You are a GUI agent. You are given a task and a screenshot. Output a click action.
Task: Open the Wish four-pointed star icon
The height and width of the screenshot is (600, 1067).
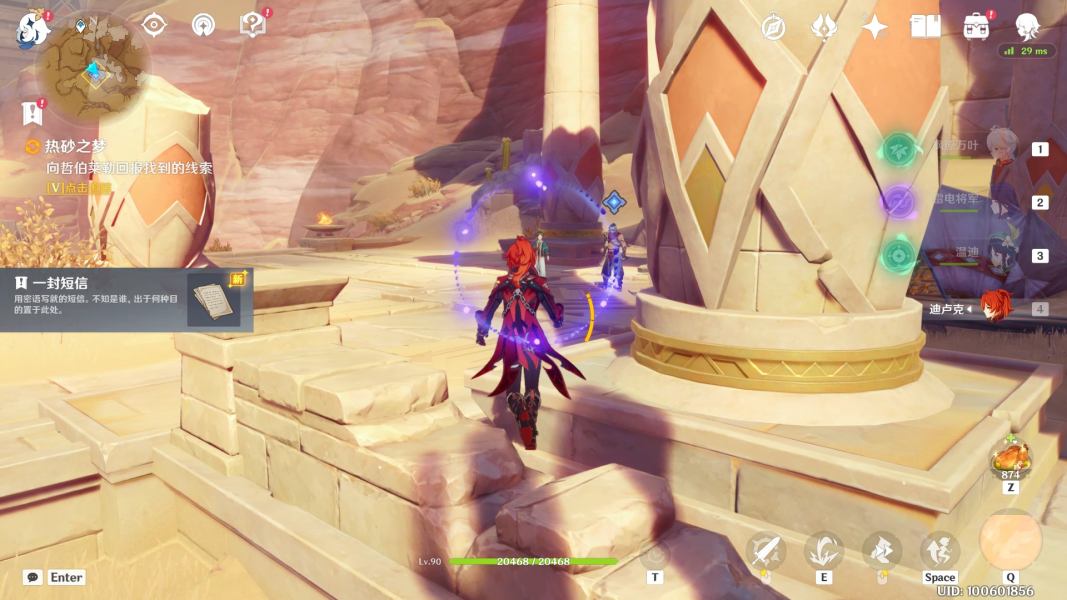click(875, 27)
